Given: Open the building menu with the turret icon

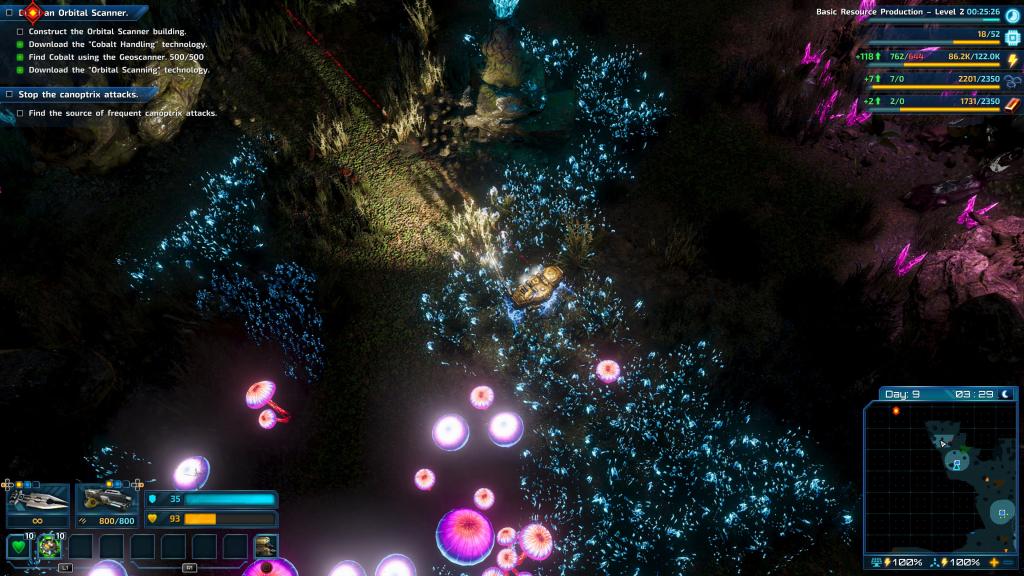Looking at the screenshot, I should point(265,546).
